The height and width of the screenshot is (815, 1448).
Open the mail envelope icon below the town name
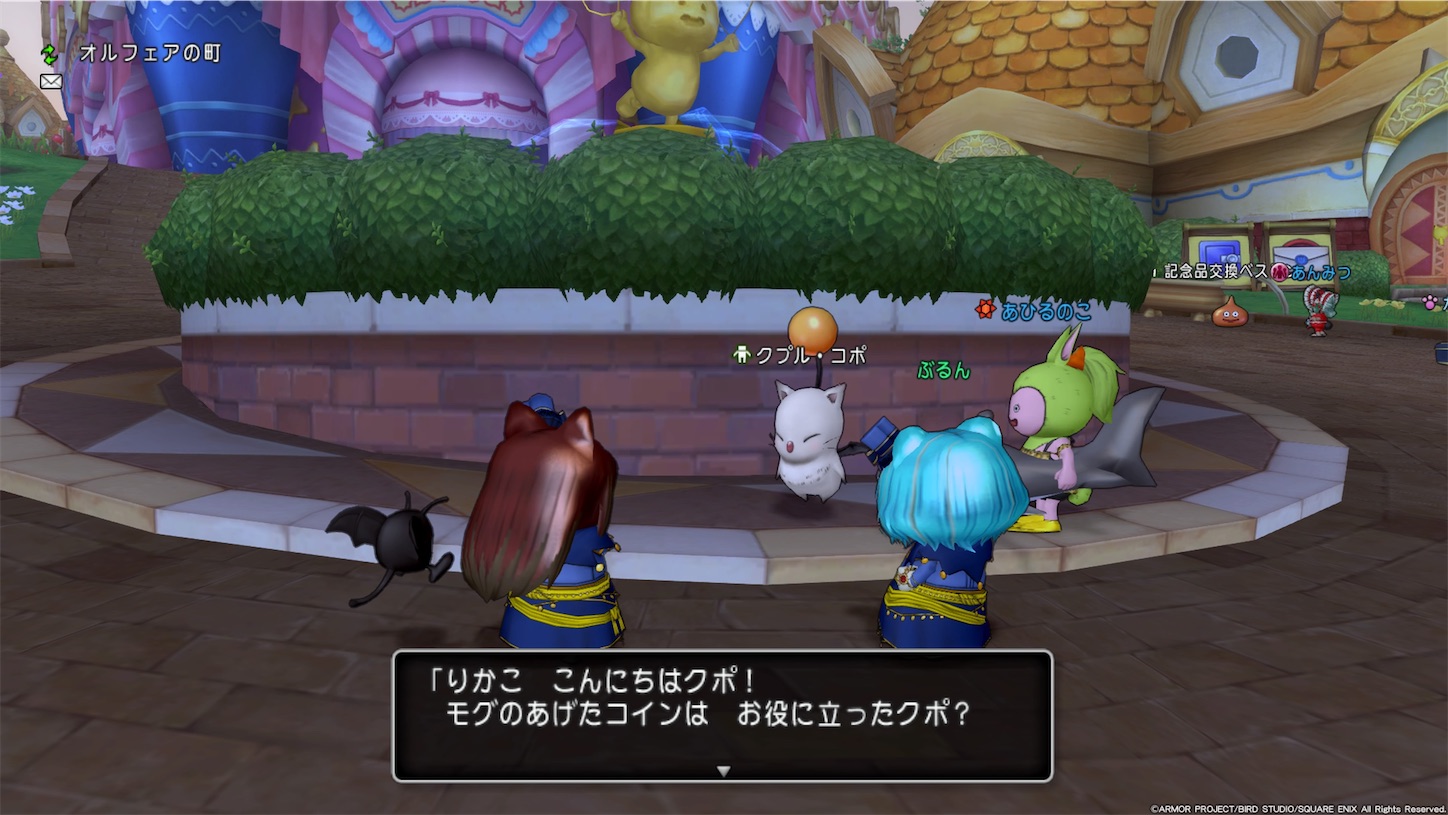tap(50, 80)
